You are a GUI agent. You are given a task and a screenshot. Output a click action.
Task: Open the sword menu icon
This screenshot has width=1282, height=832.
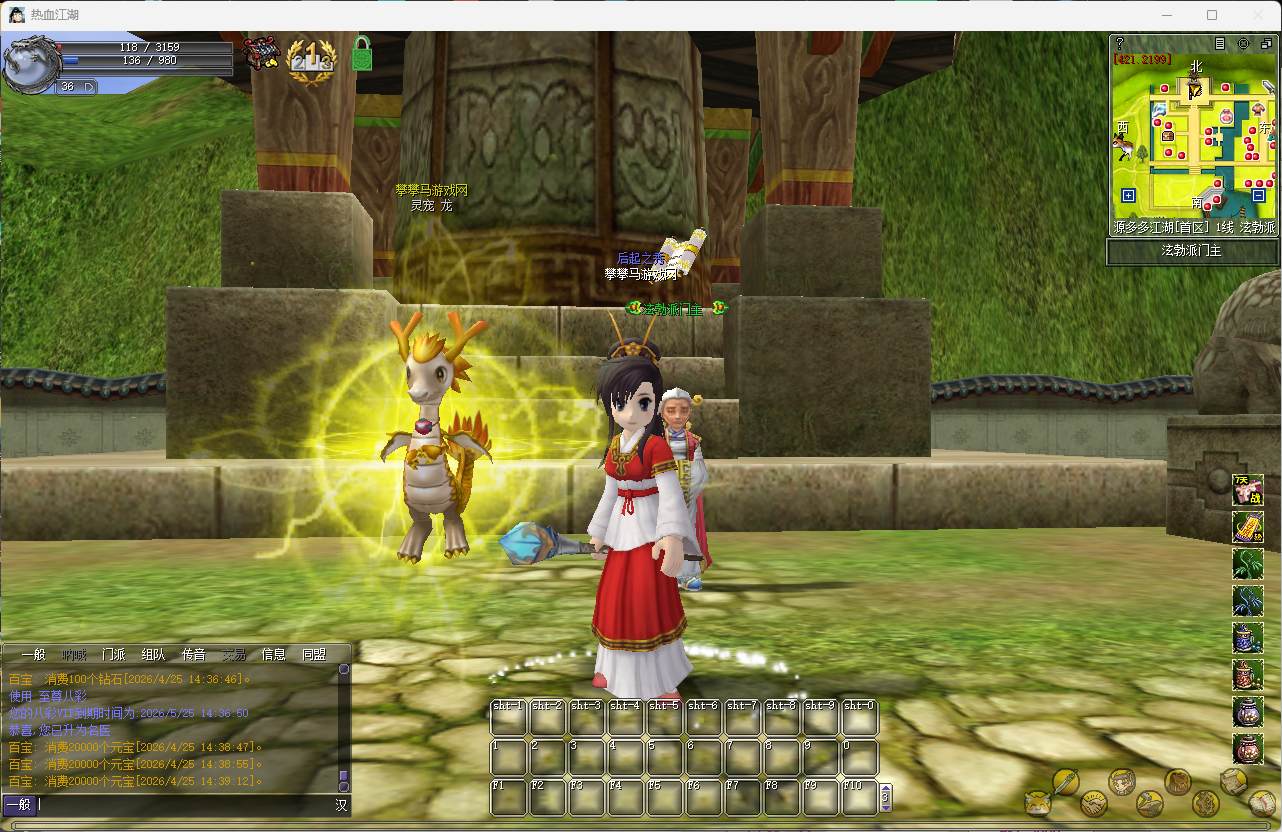(x=1065, y=781)
